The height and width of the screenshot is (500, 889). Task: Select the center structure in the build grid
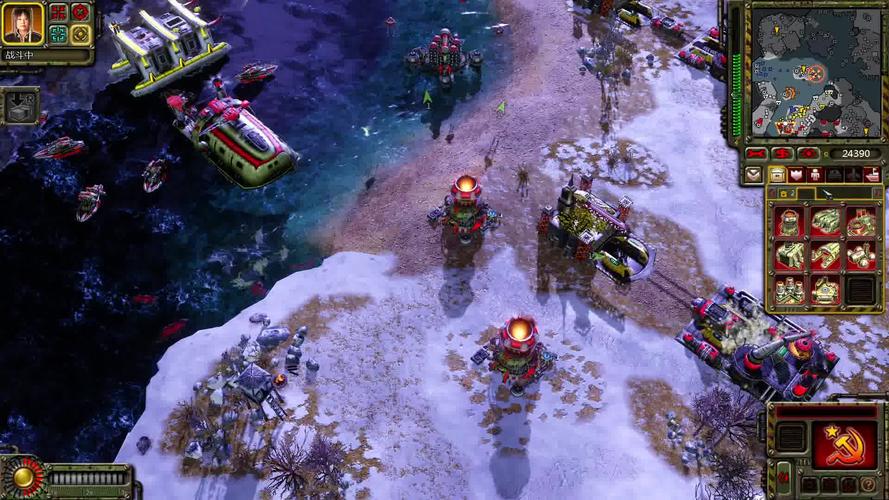tap(825, 255)
